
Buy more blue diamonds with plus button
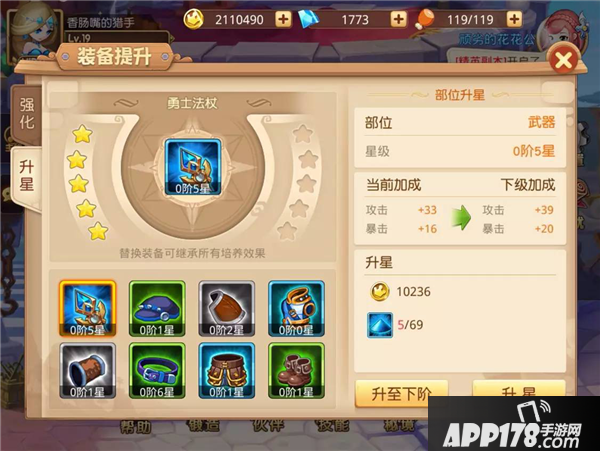click(397, 19)
